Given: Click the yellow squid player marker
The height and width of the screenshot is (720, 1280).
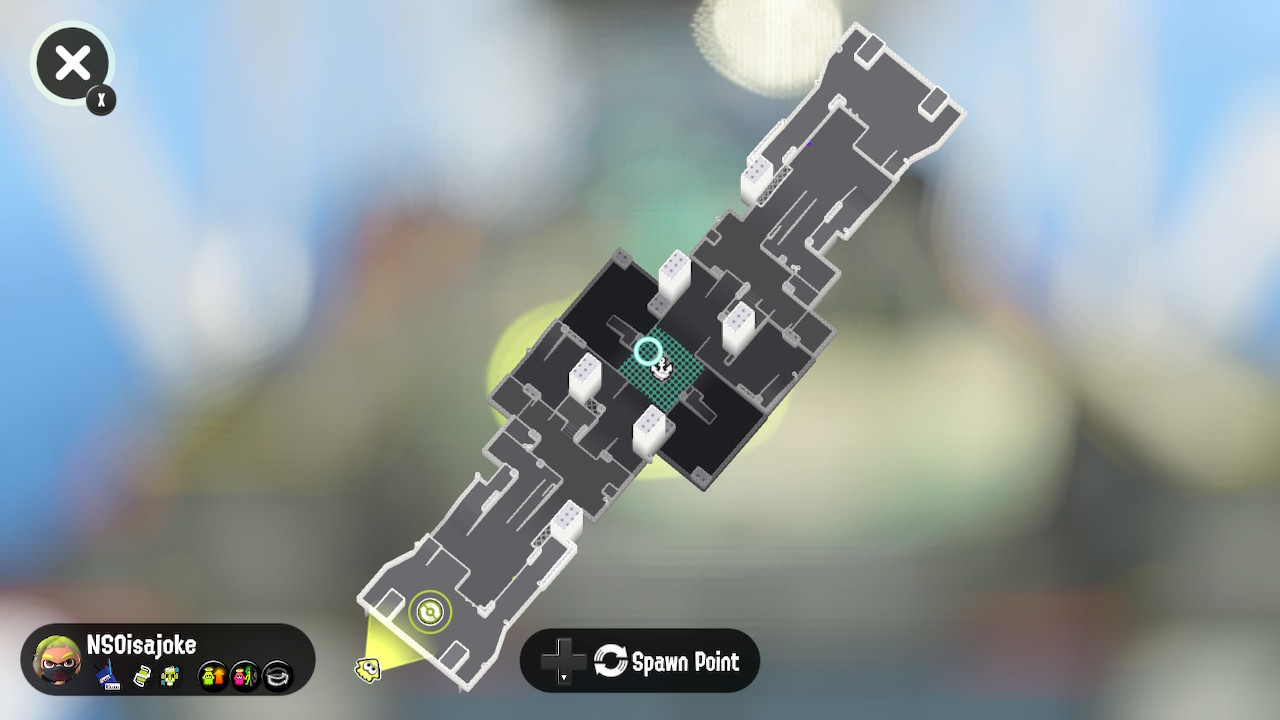Looking at the screenshot, I should coord(368,669).
